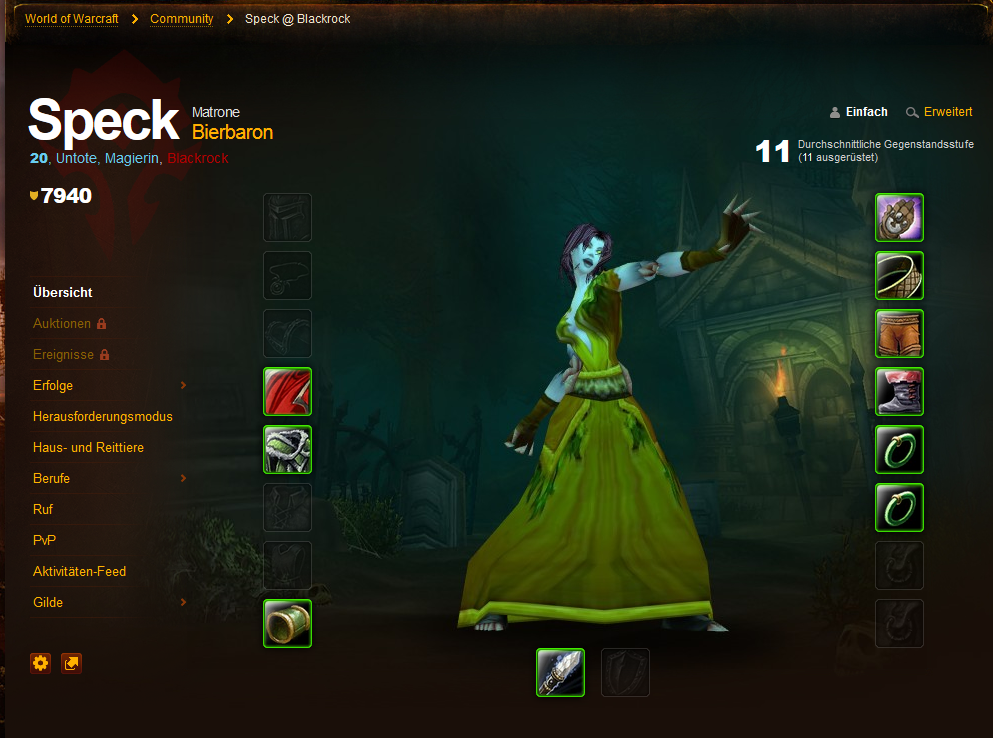This screenshot has height=738, width=993.
Task: Open the PvP section
Action: coord(44,541)
